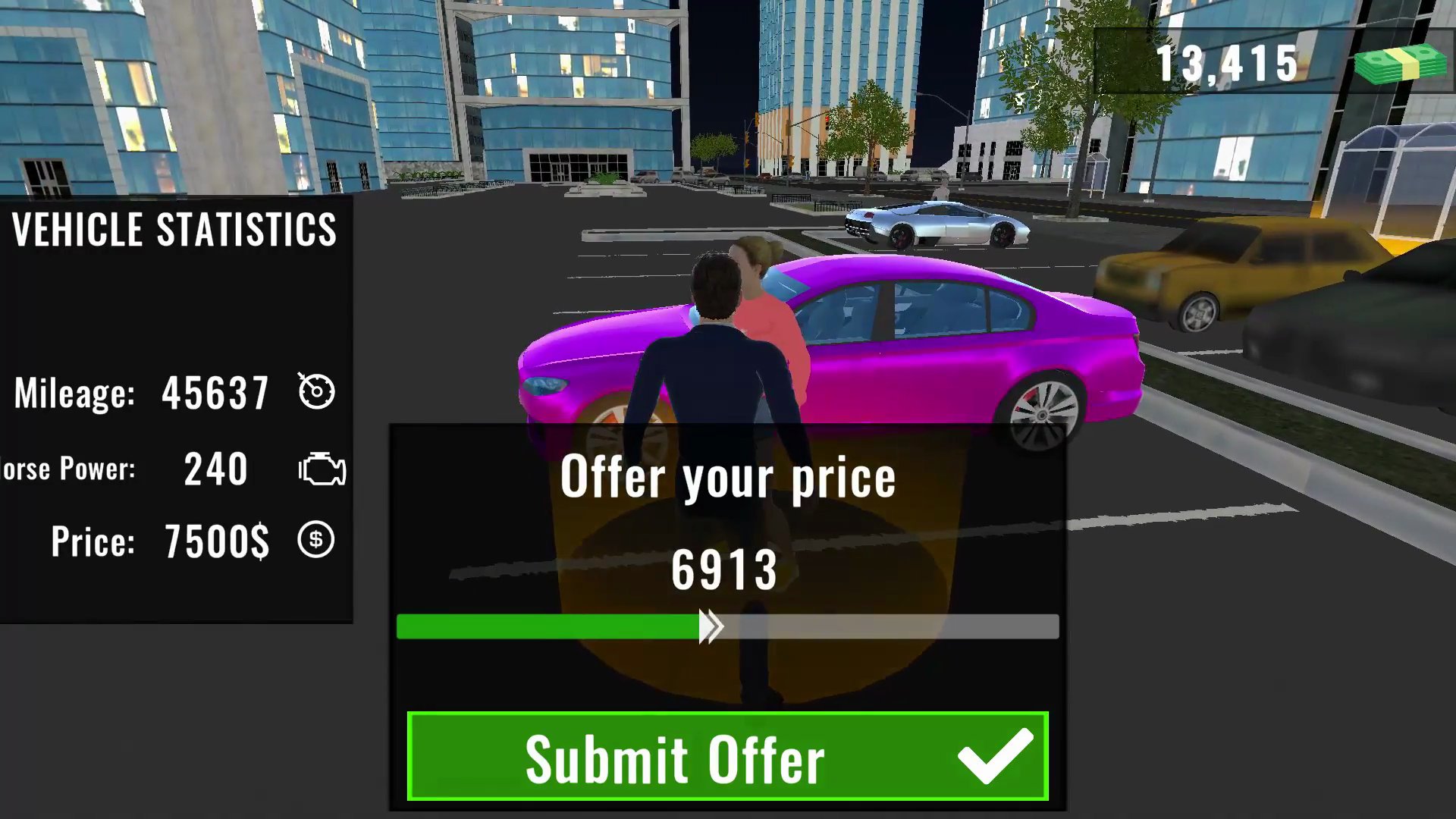Screen dimensions: 1456x819
Task: Select the engine icon beside Horse Power
Action: 322,469
